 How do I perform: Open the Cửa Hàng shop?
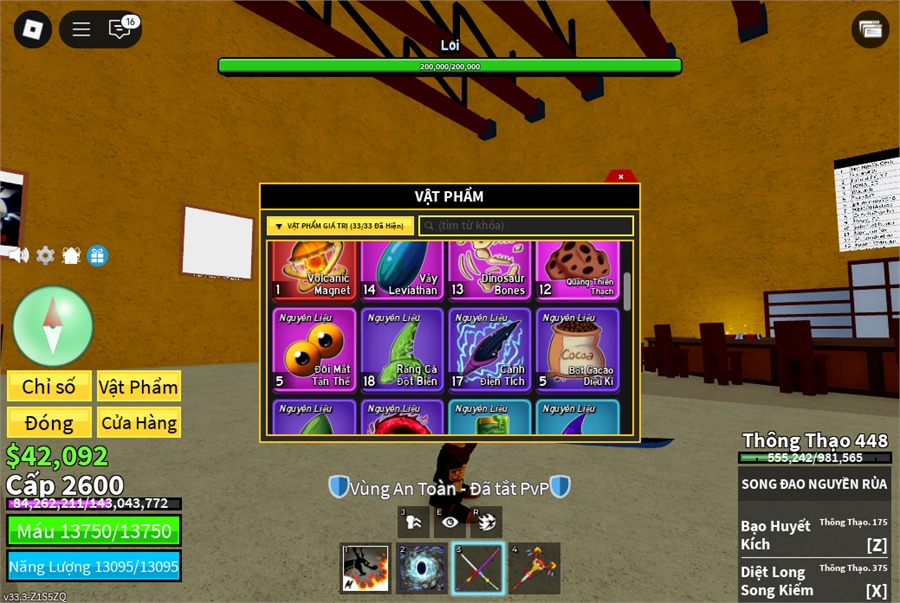138,422
